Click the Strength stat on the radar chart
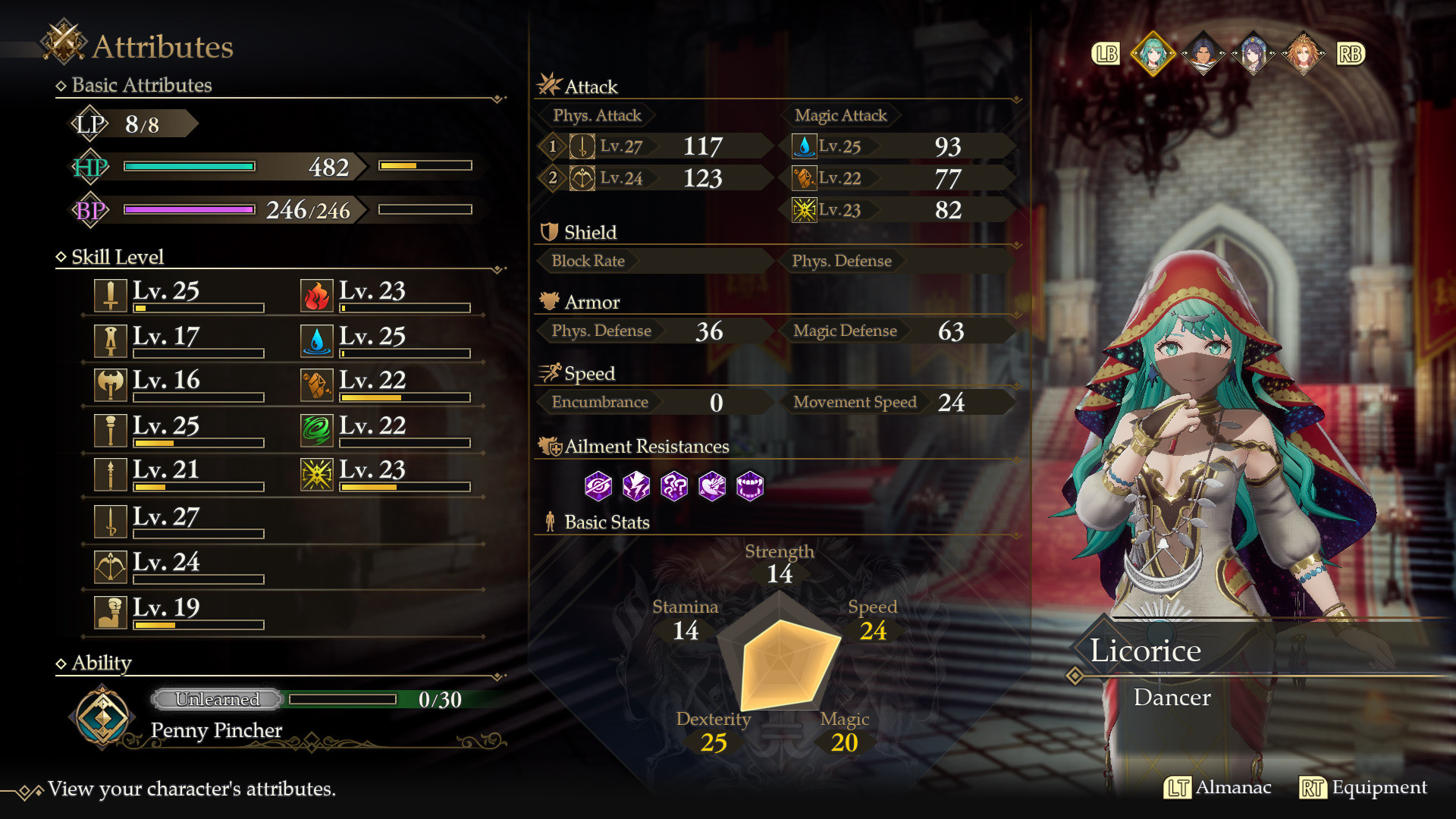Viewport: 1456px width, 819px height. [781, 564]
